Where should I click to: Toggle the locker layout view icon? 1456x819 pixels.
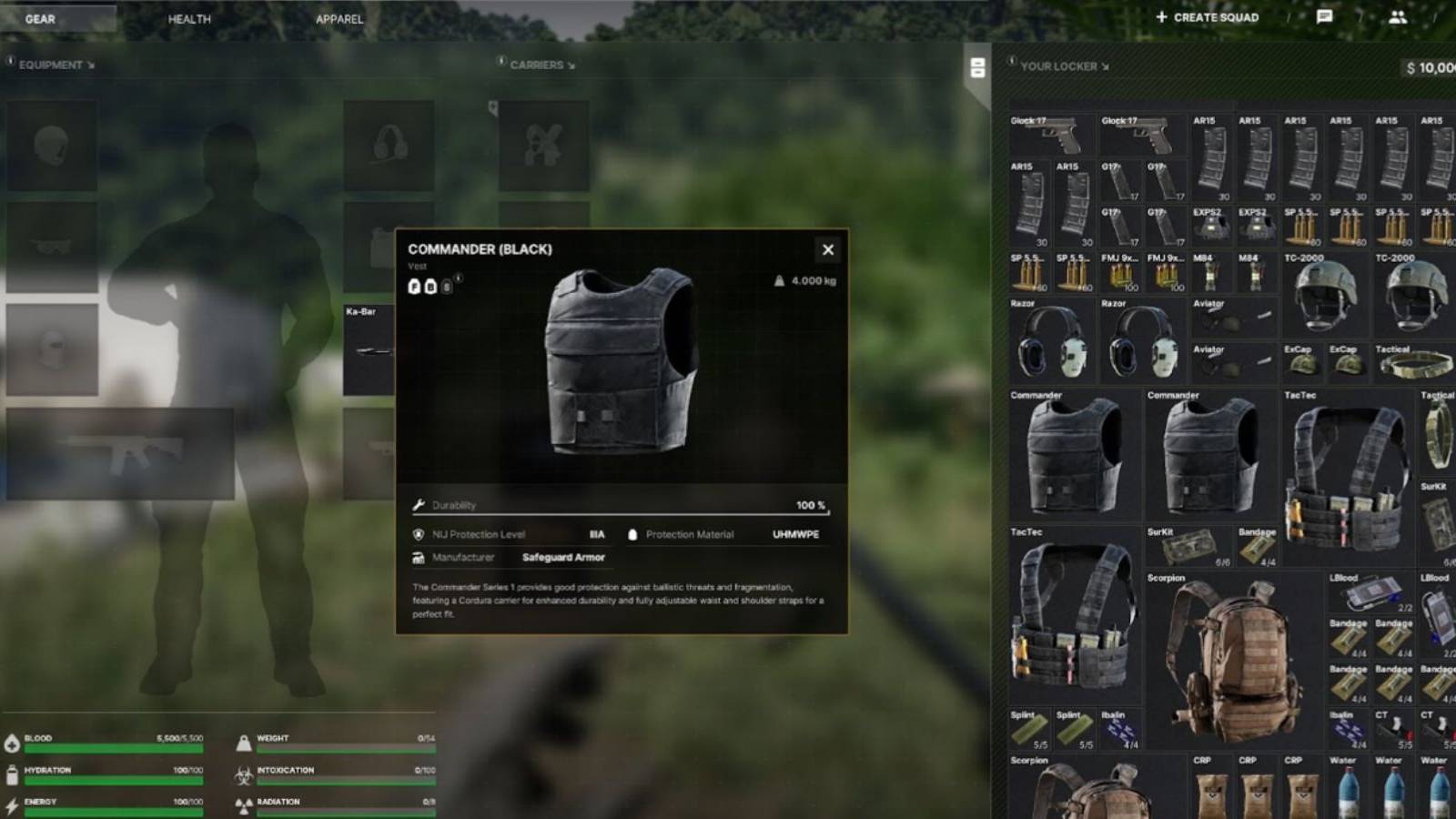(x=977, y=66)
